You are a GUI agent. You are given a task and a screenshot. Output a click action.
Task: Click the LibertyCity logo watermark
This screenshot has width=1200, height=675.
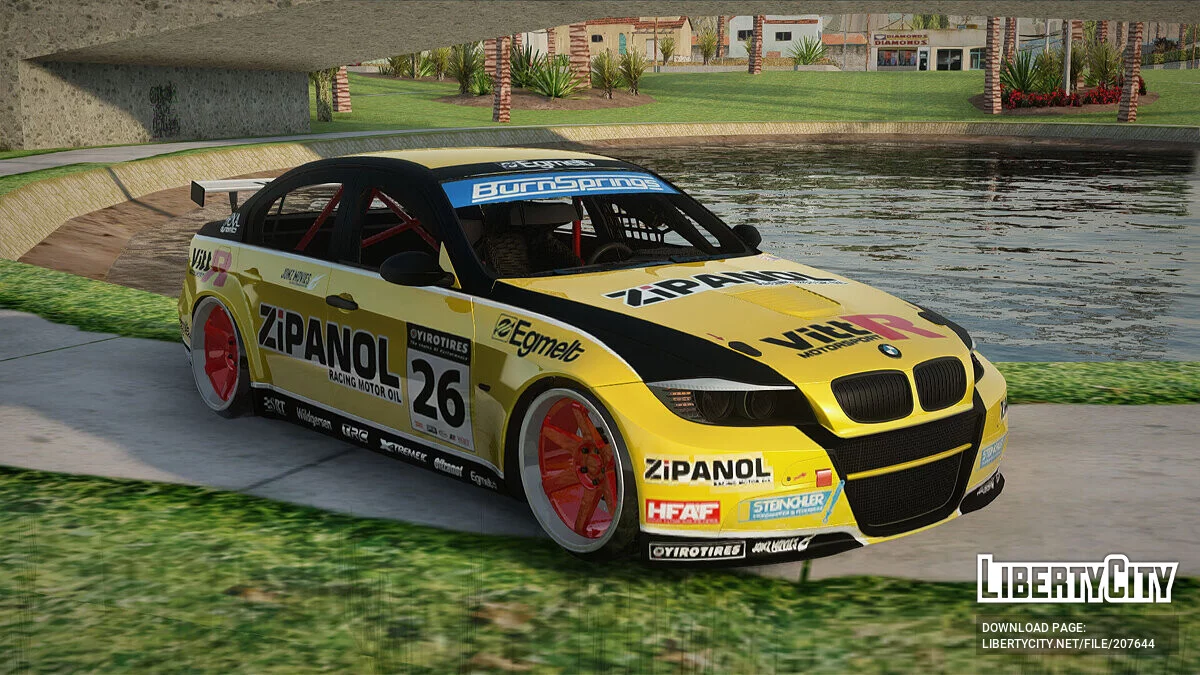point(1077,579)
